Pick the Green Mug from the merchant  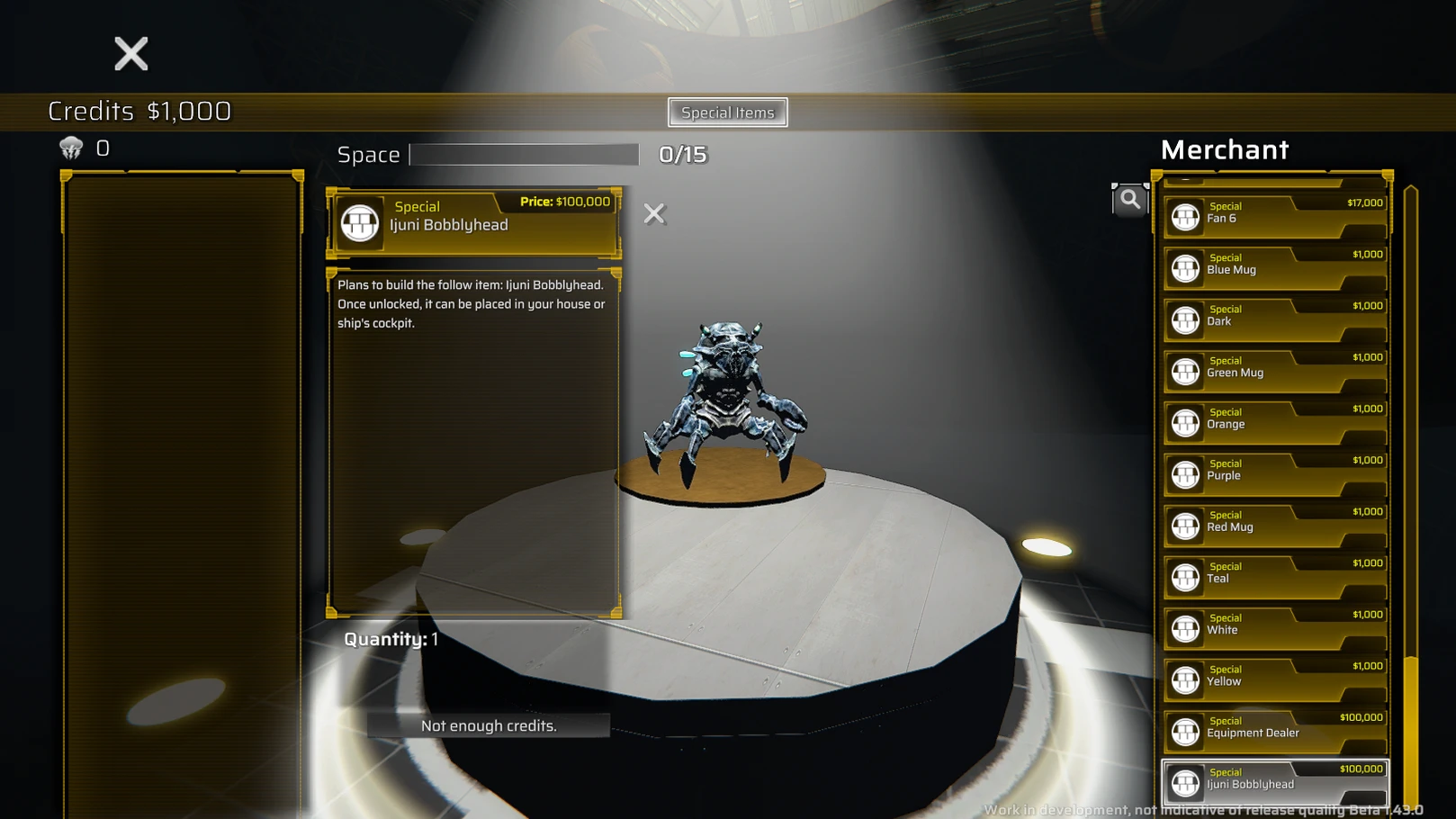tap(1275, 371)
